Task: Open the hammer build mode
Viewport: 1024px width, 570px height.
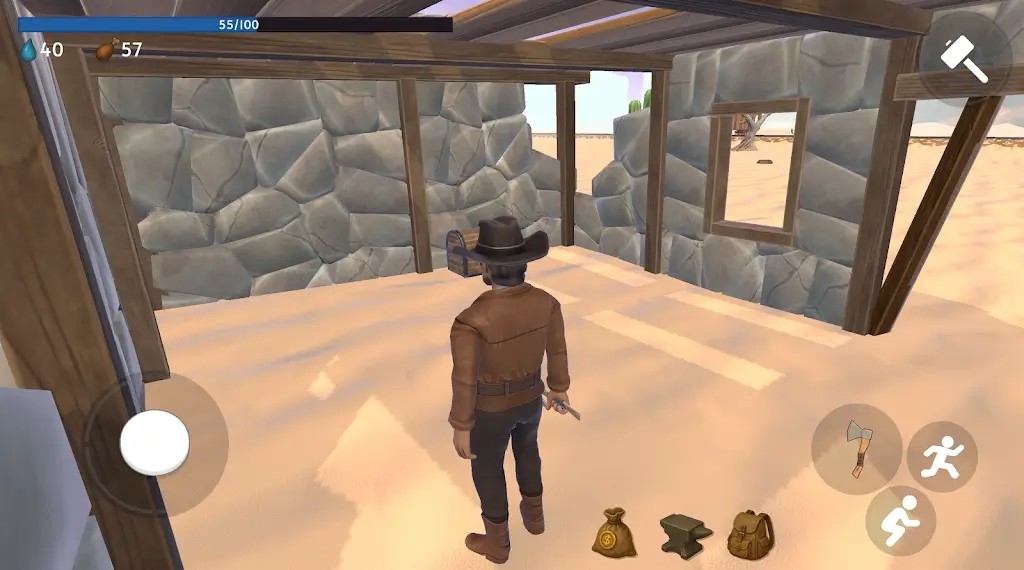Action: coord(965,58)
